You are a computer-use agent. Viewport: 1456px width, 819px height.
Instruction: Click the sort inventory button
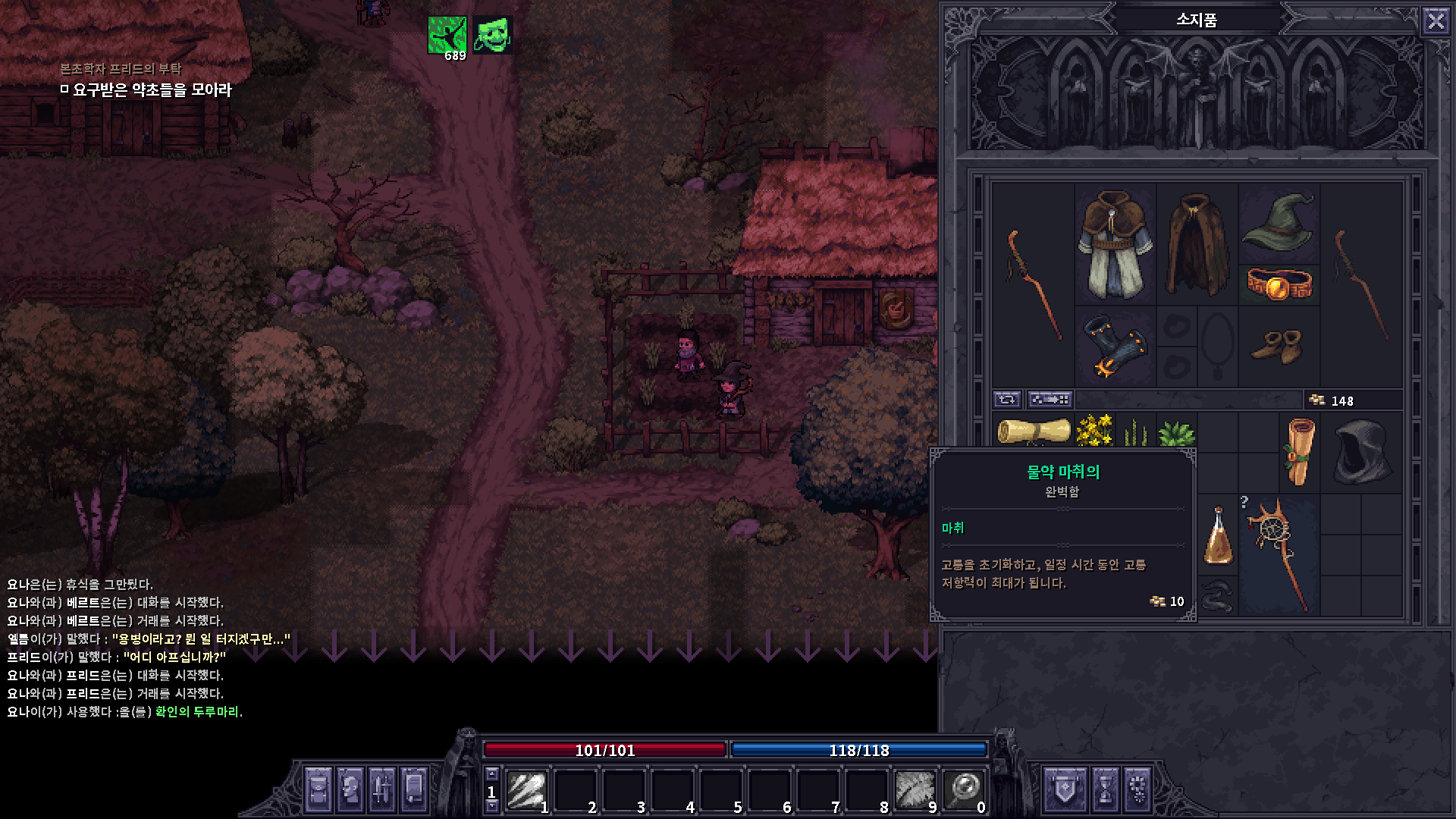(1050, 399)
